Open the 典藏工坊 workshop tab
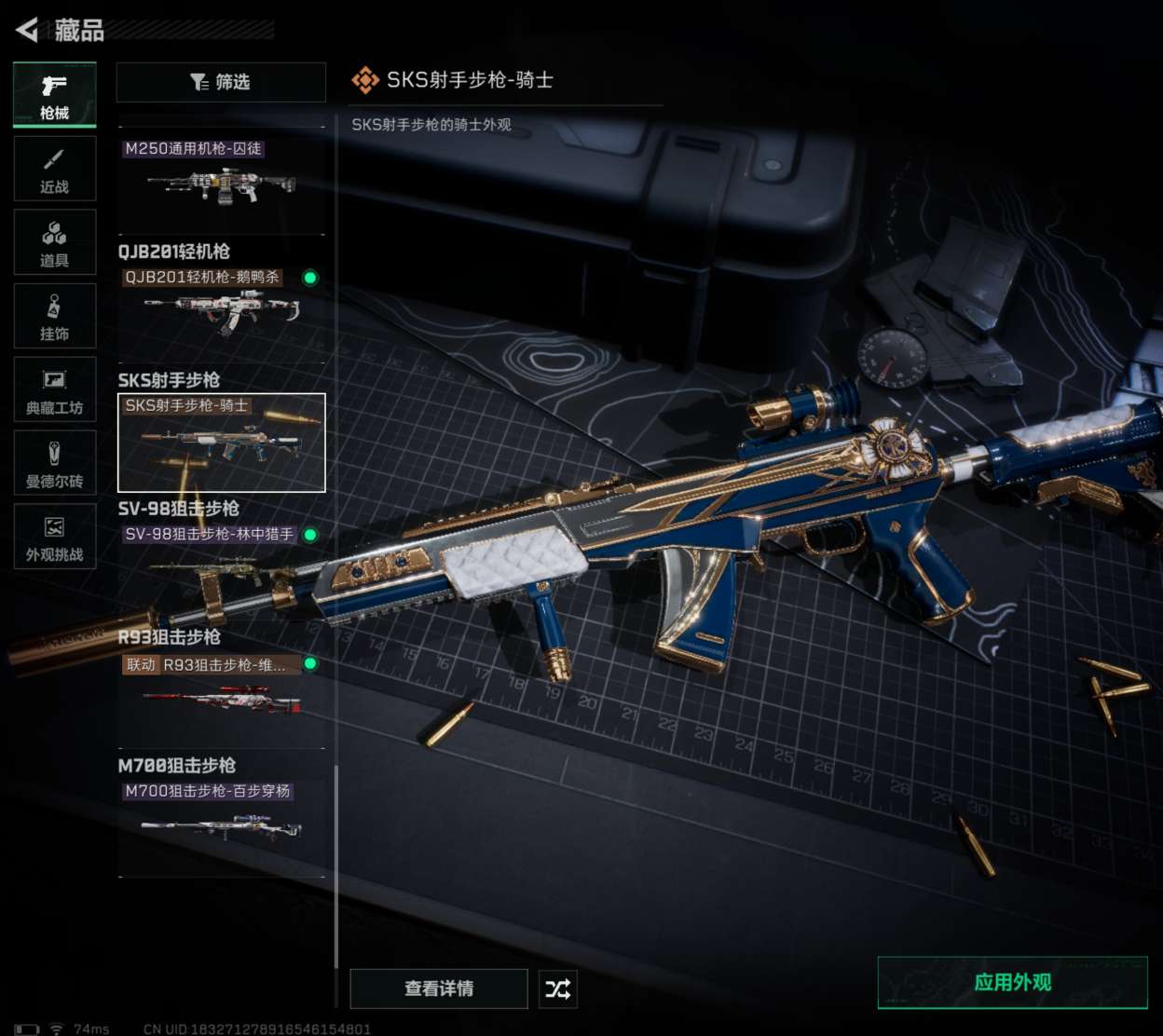 pyautogui.click(x=54, y=389)
